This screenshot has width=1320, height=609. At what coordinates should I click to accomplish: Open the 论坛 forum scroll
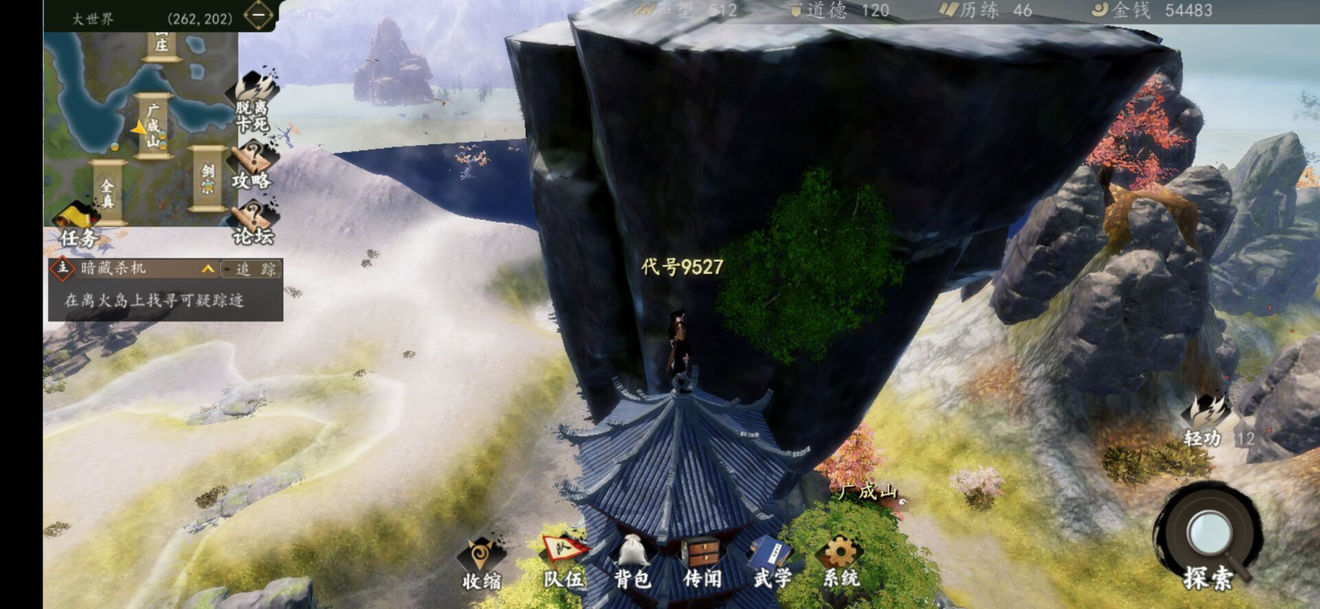point(252,221)
